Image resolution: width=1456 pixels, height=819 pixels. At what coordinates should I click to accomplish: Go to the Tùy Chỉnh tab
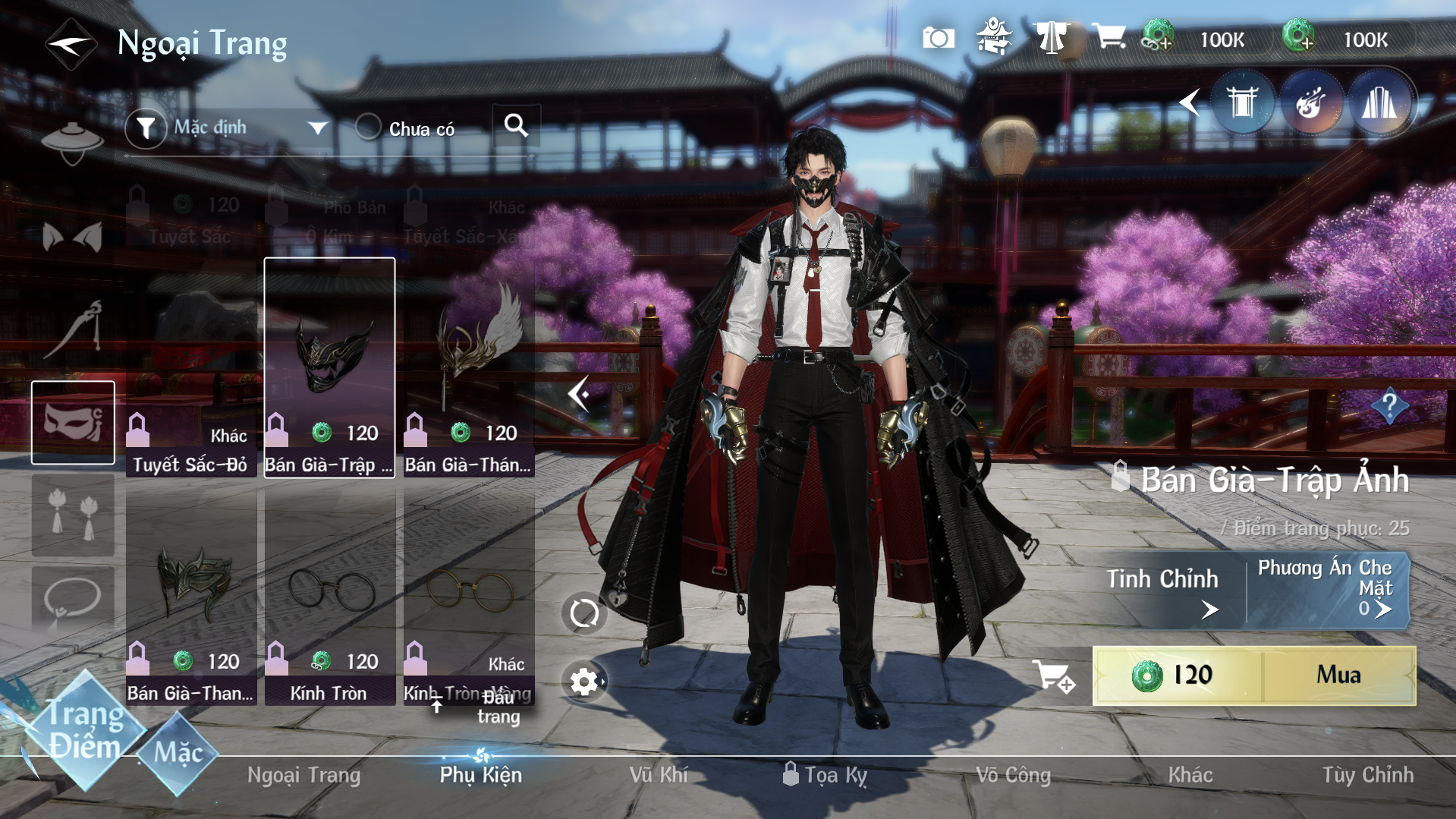point(1367,775)
